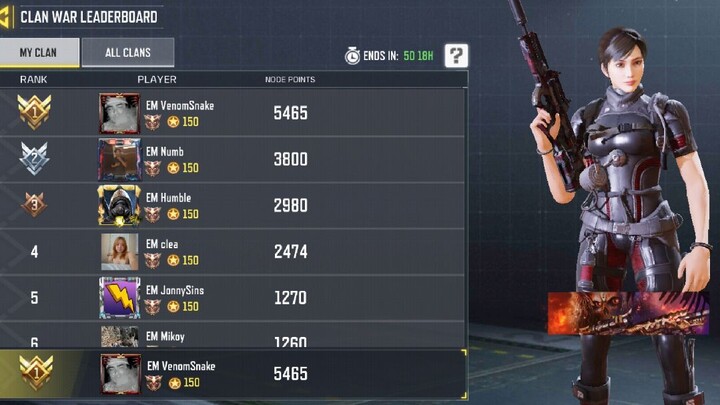Click EM Numb's avatar thumbnail

click(x=119, y=159)
